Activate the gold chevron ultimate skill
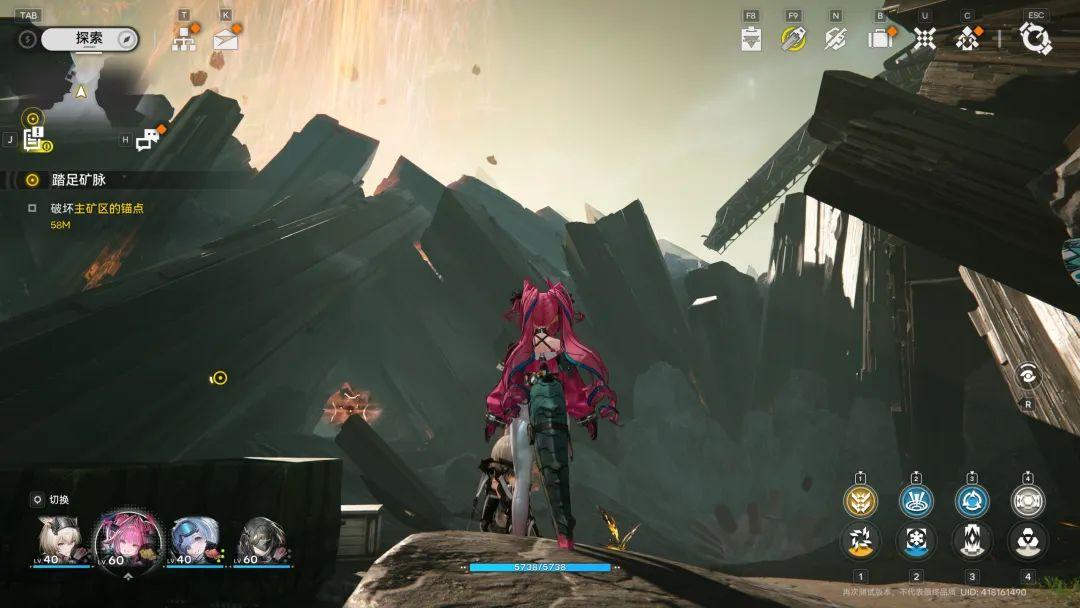The image size is (1080, 608). (x=860, y=500)
